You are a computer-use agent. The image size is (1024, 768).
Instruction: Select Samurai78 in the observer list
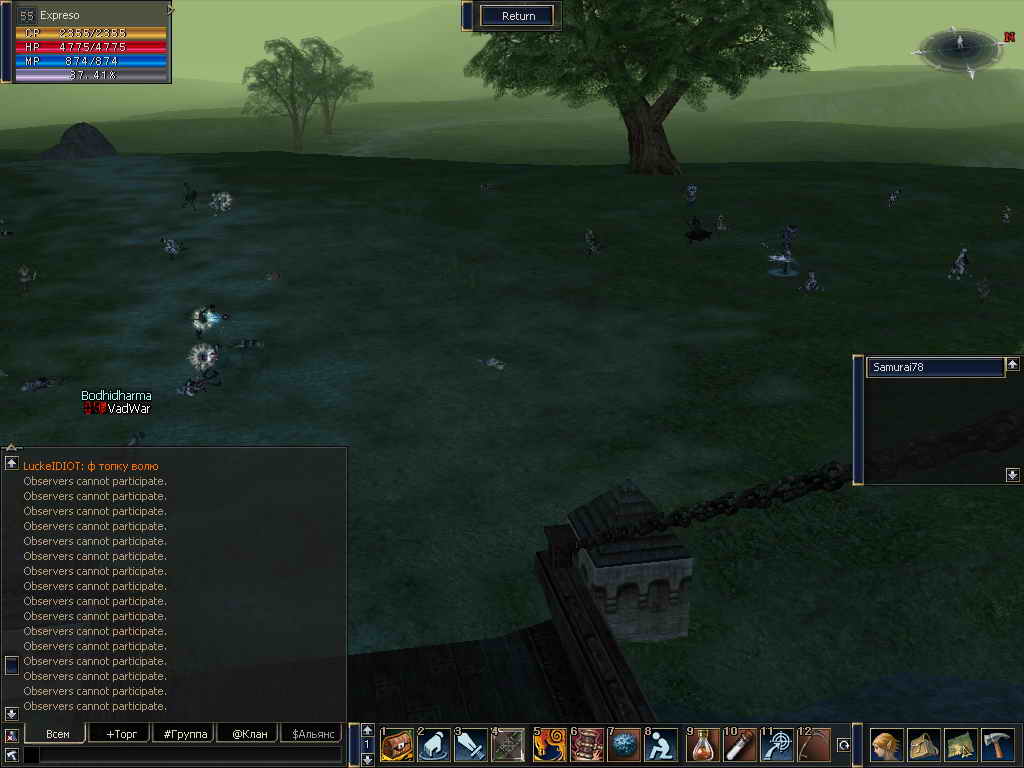934,367
